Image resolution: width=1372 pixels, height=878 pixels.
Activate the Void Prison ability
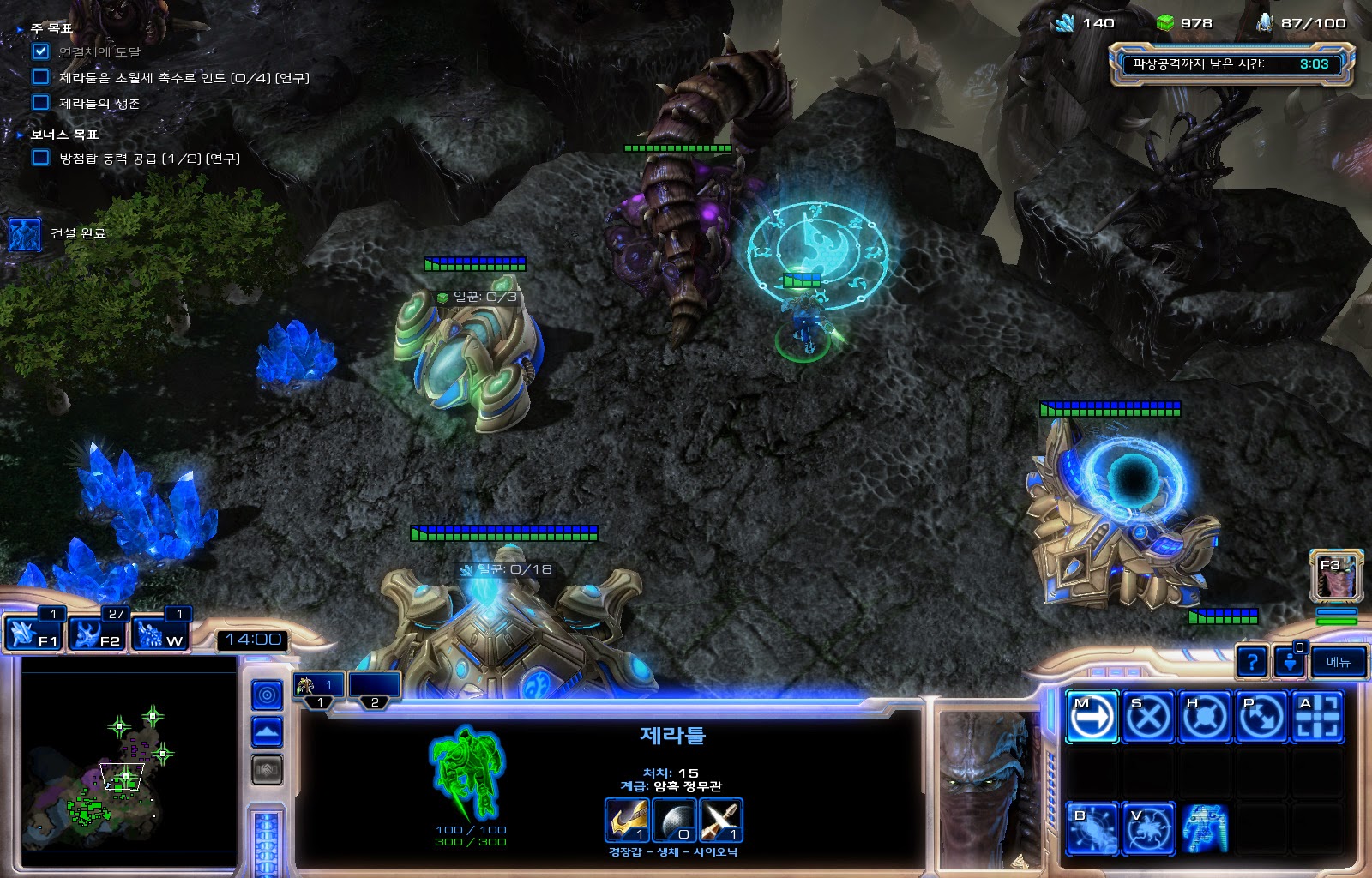[1148, 829]
